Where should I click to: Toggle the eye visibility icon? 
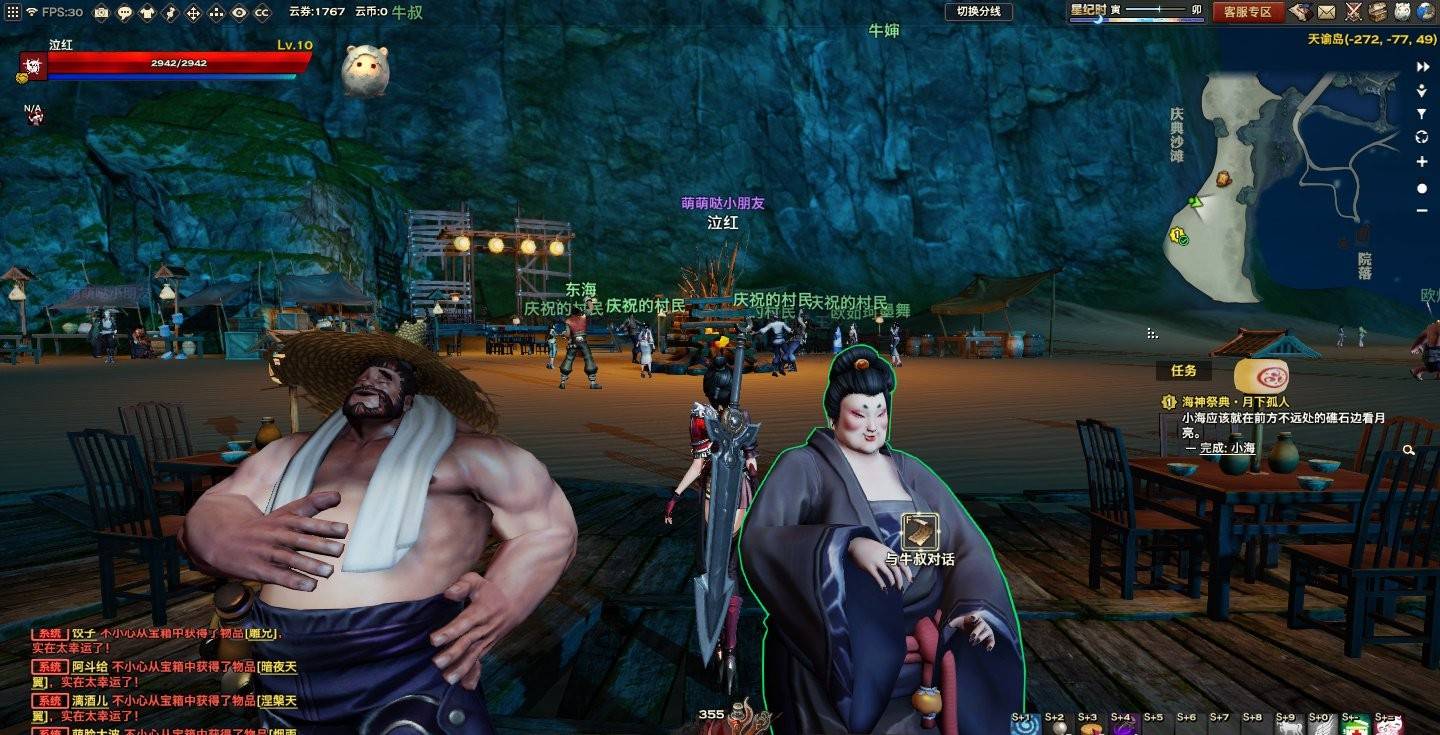point(239,13)
